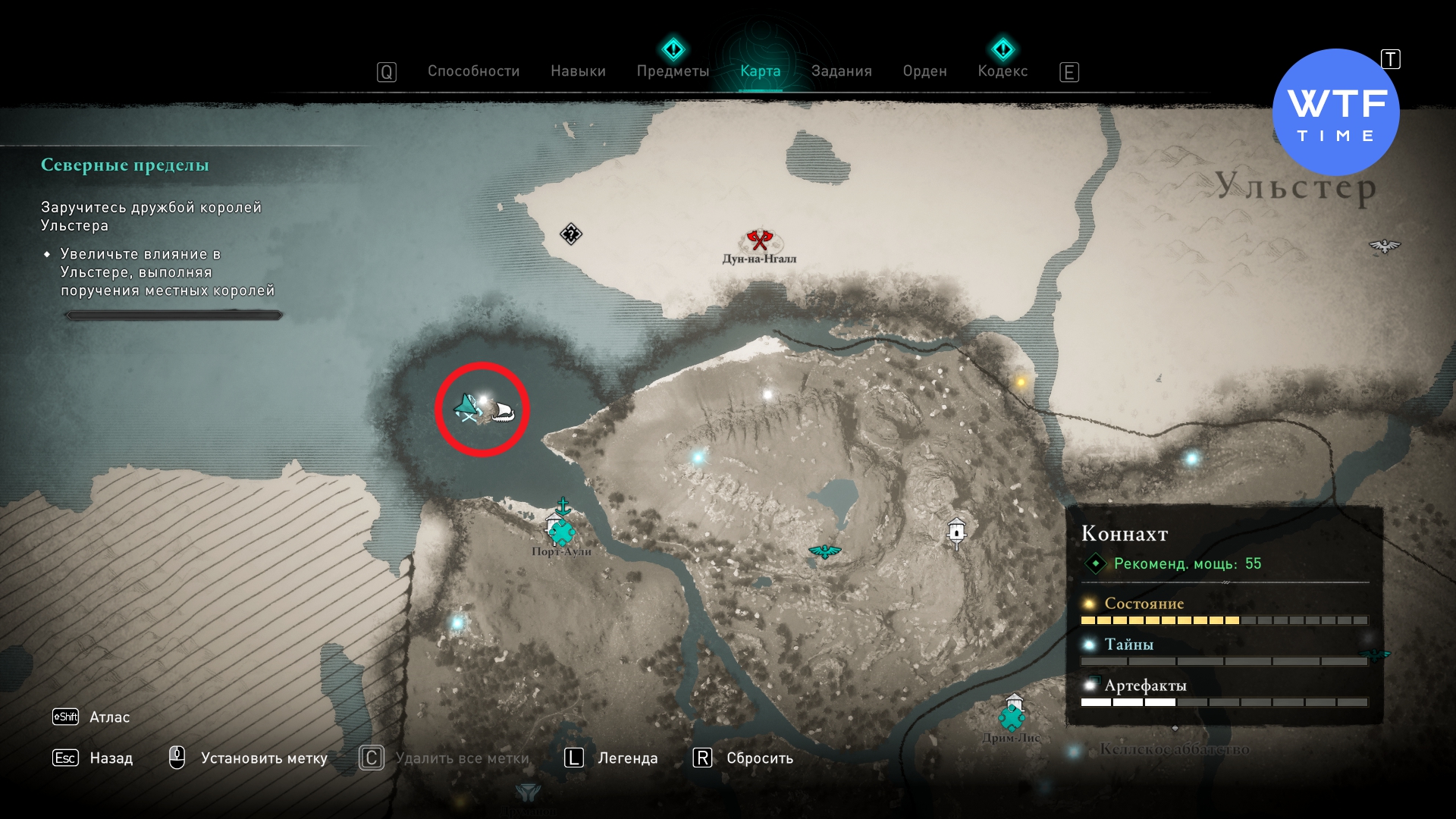Select the Предметы tab
The width and height of the screenshot is (1456, 819).
tap(673, 71)
